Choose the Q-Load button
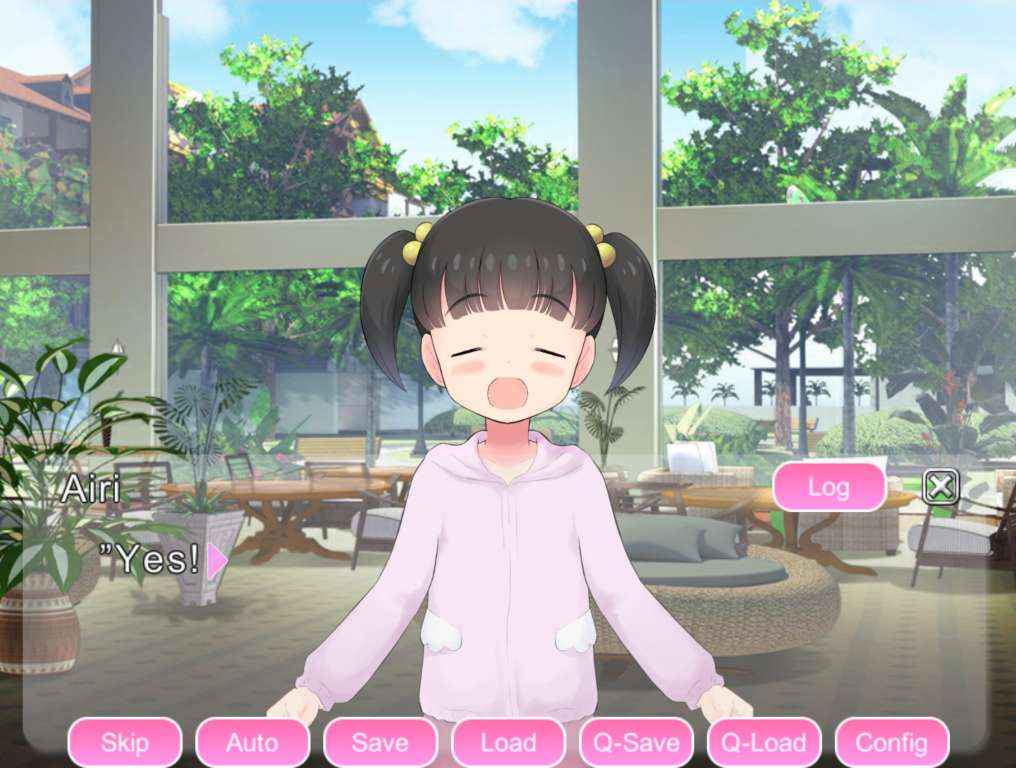Screen dimensions: 1016x768 point(764,743)
